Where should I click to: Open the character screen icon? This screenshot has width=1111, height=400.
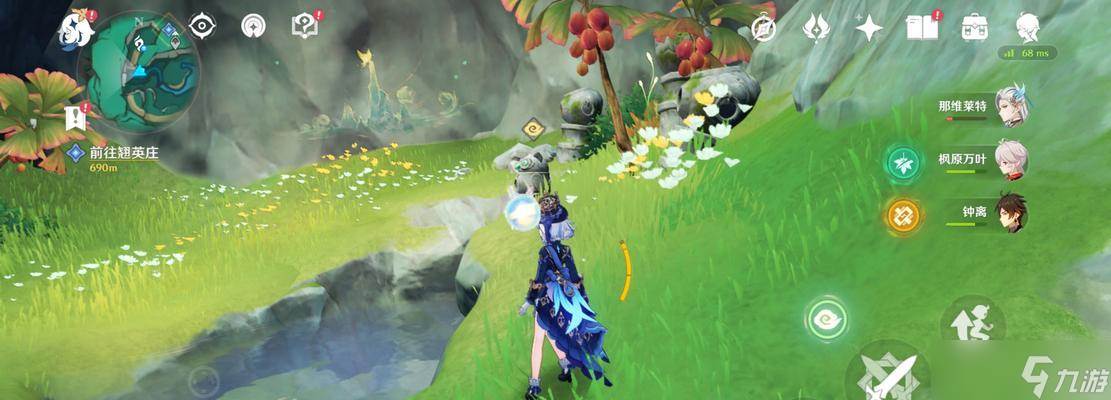coord(1028,27)
